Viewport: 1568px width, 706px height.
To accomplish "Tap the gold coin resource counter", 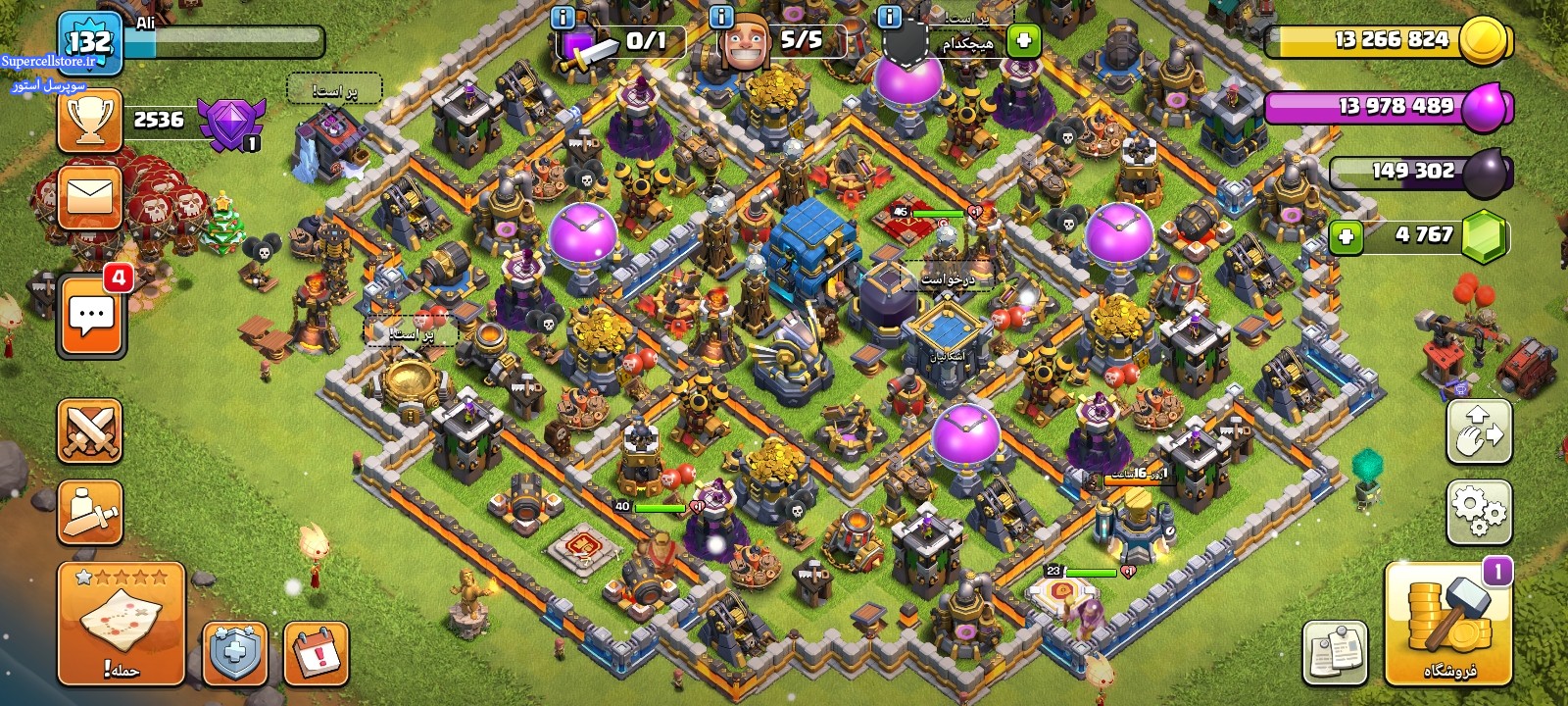I will click(x=1390, y=40).
